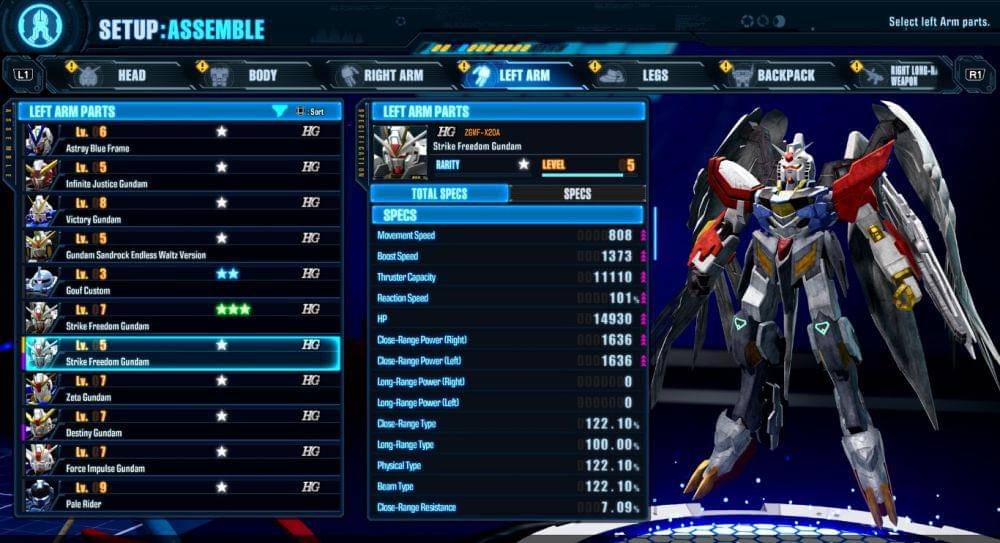Viewport: 1000px width, 543px height.
Task: Select the three-star Strike Freedom Gundam part
Action: point(180,317)
